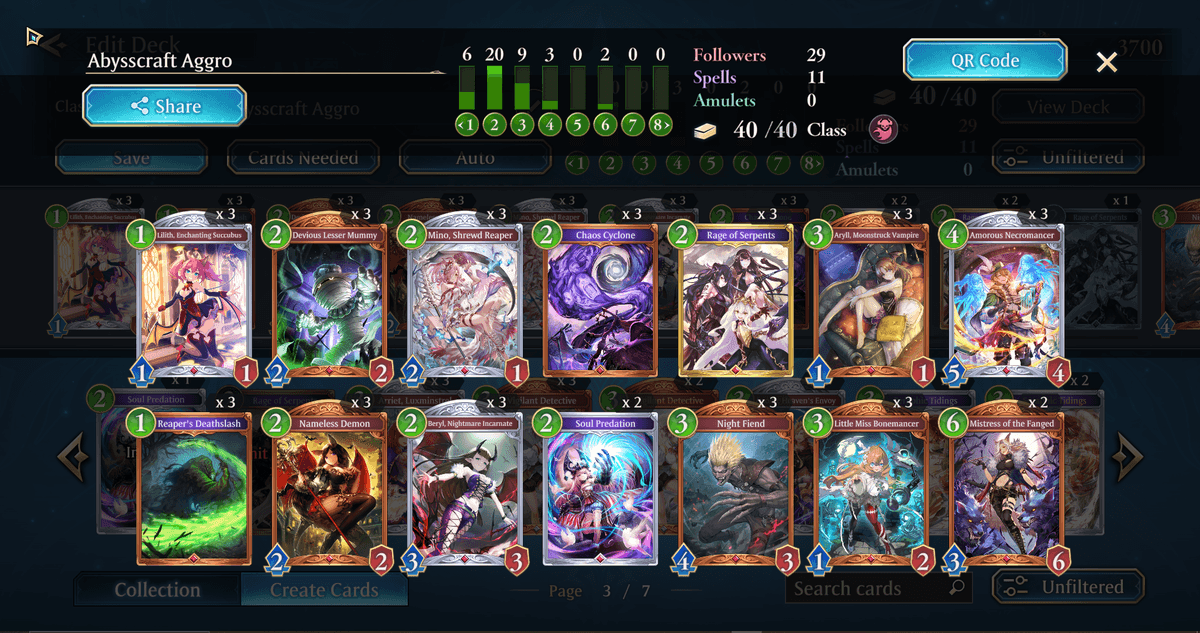Click the Share button

164,106
